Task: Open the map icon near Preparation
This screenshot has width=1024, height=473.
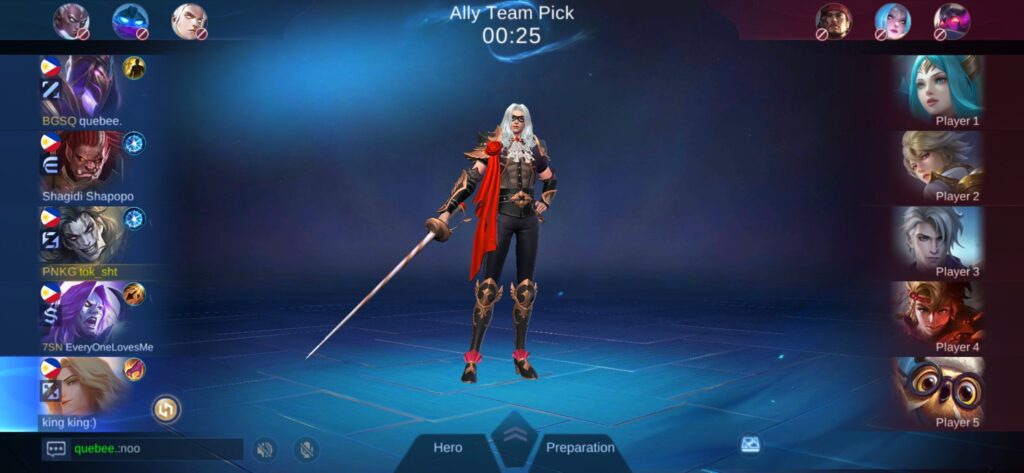Action: 750,445
